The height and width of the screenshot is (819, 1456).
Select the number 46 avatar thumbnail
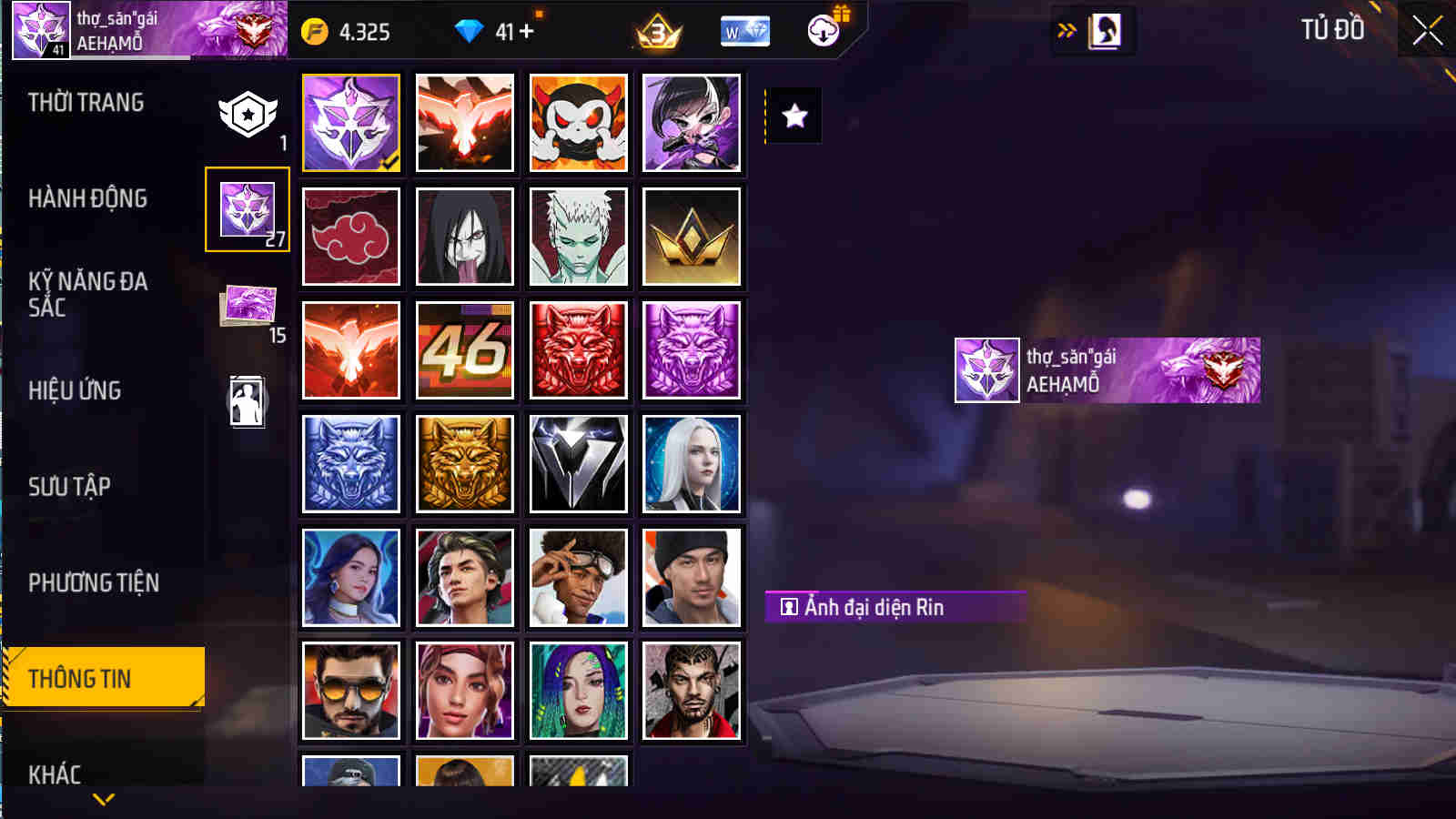(x=465, y=350)
